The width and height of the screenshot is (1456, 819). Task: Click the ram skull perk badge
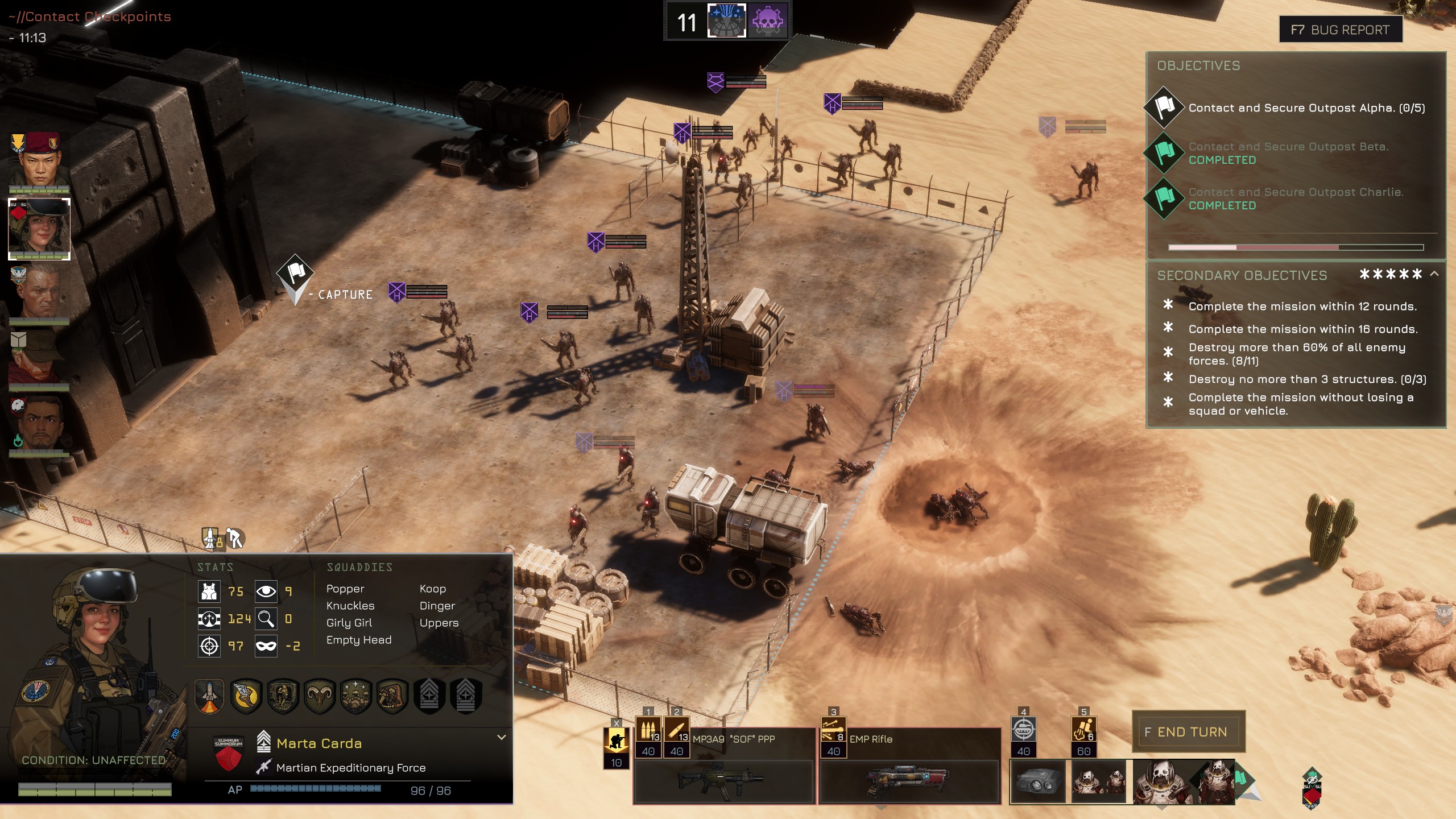click(x=320, y=695)
